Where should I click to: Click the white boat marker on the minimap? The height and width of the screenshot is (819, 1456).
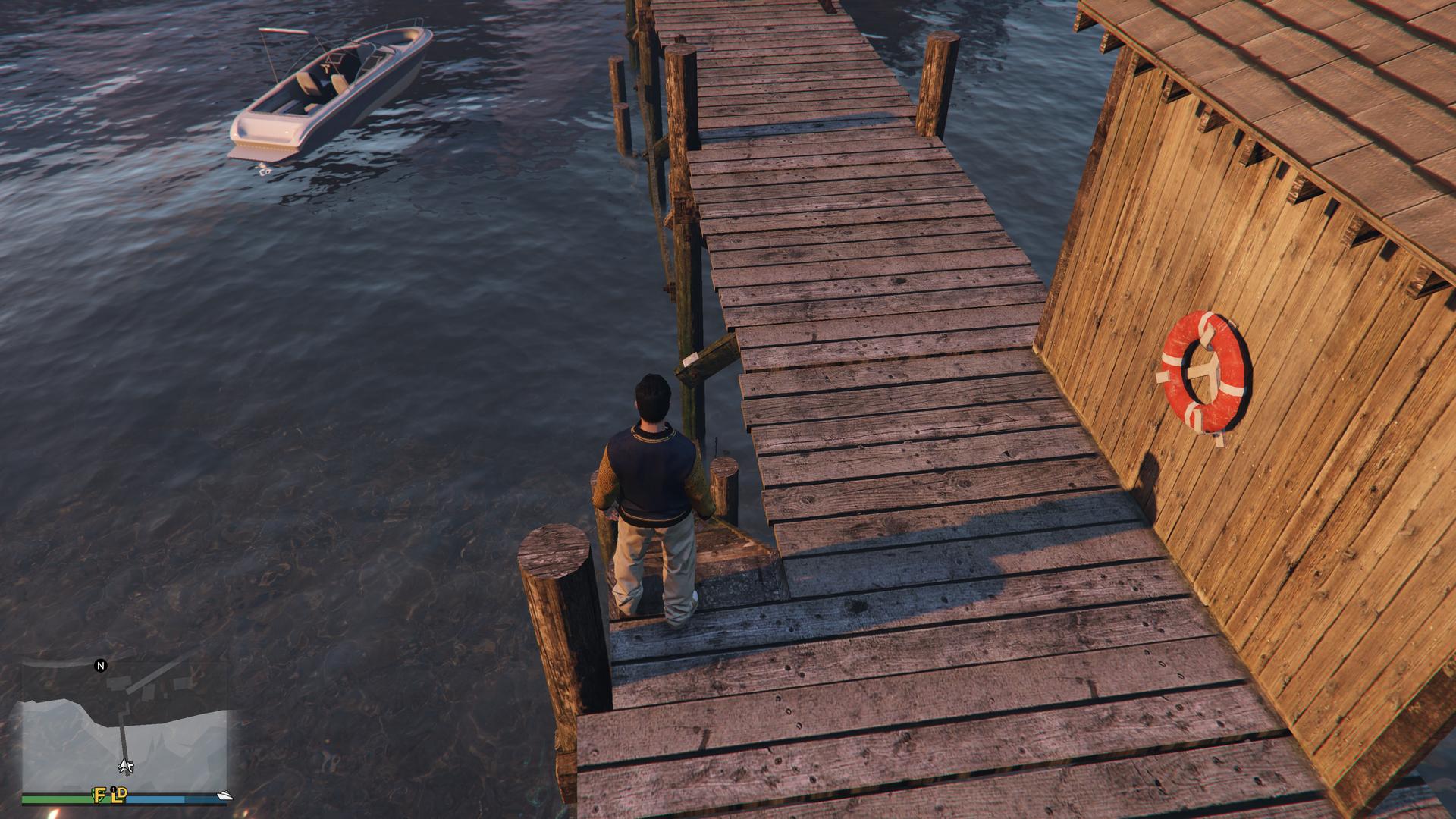(224, 795)
